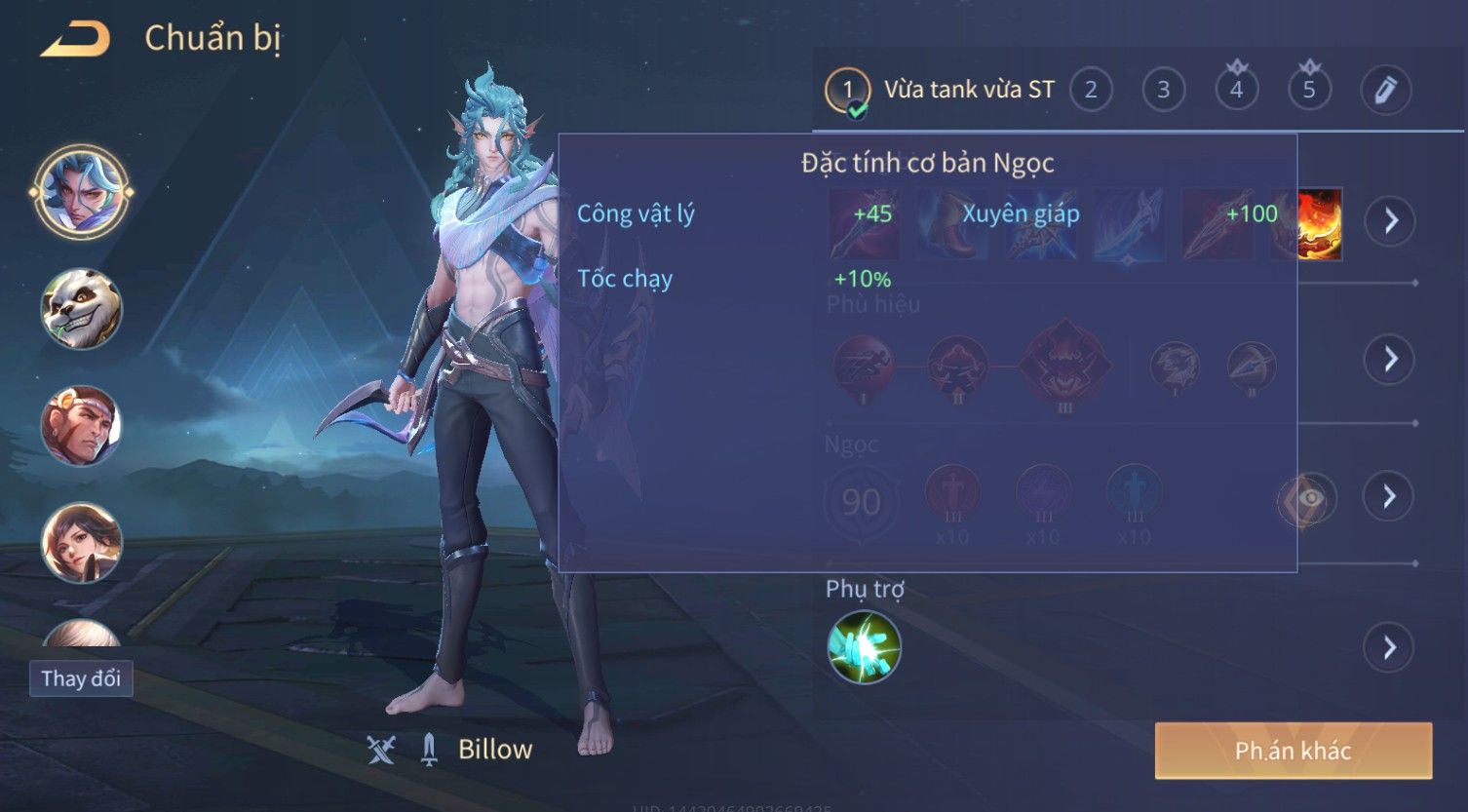Open equipment build arrow
1468x812 pixels.
1390,221
